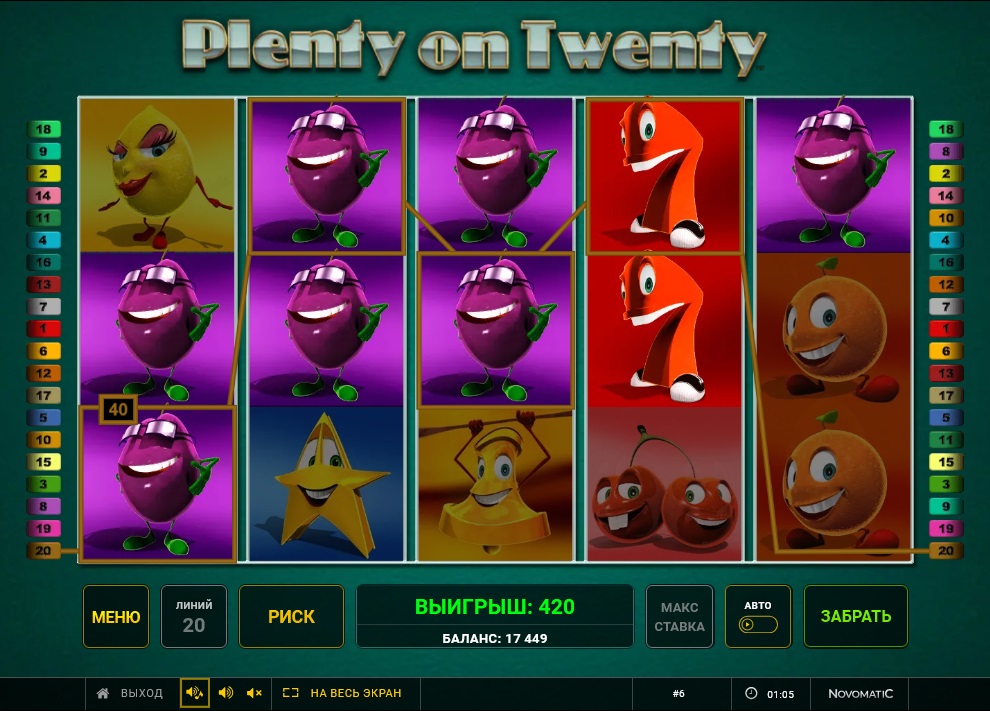Toggle the АВТО autoplay switch

[x=757, y=624]
